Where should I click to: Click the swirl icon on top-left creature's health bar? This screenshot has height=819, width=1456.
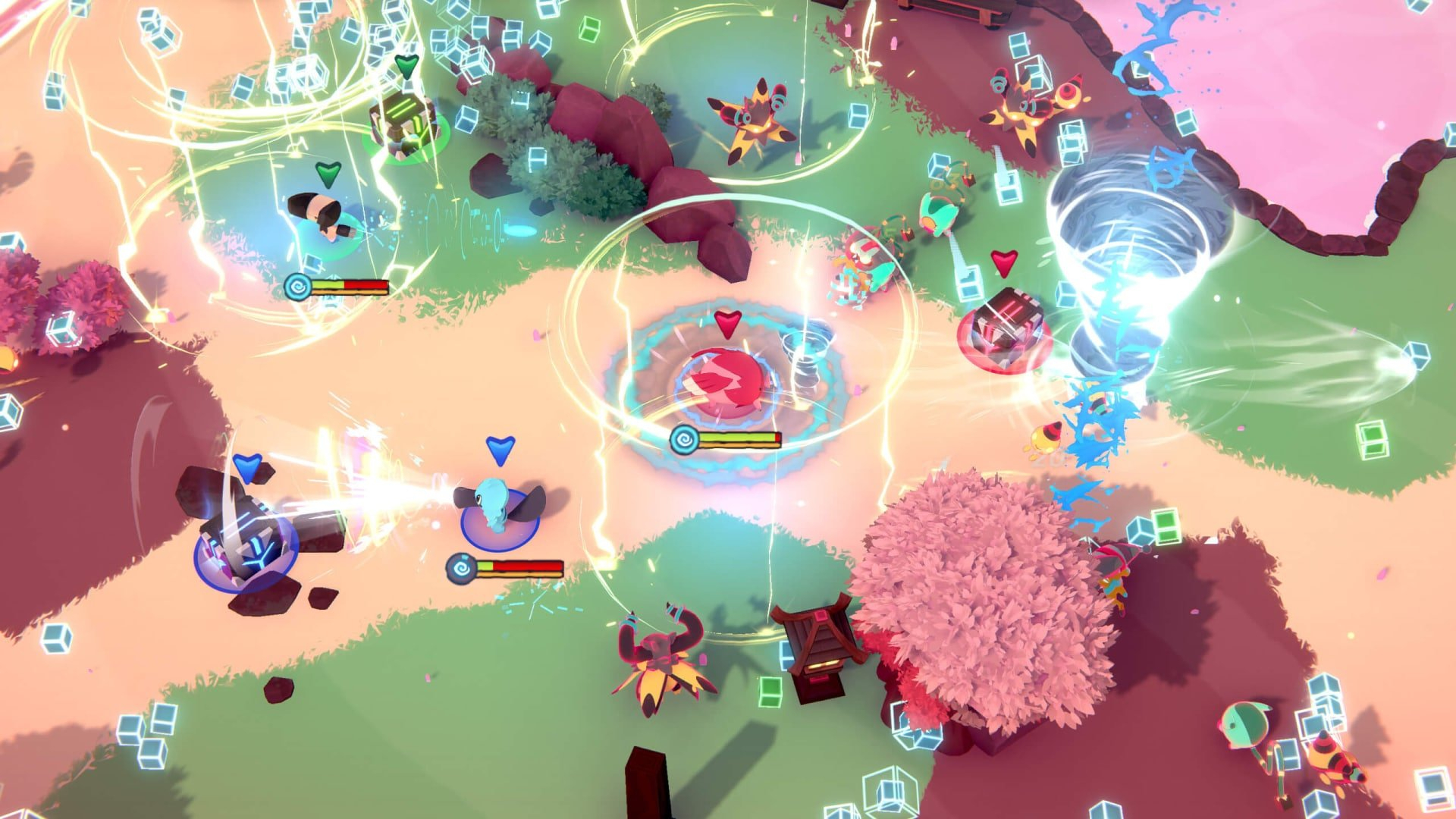click(296, 286)
